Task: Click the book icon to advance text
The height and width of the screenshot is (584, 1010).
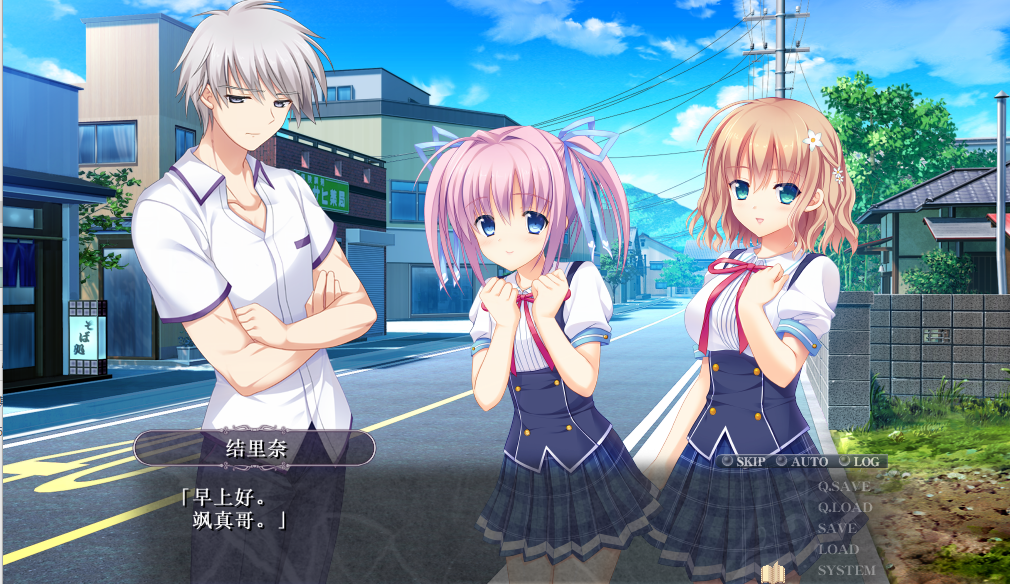Action: [x=774, y=573]
